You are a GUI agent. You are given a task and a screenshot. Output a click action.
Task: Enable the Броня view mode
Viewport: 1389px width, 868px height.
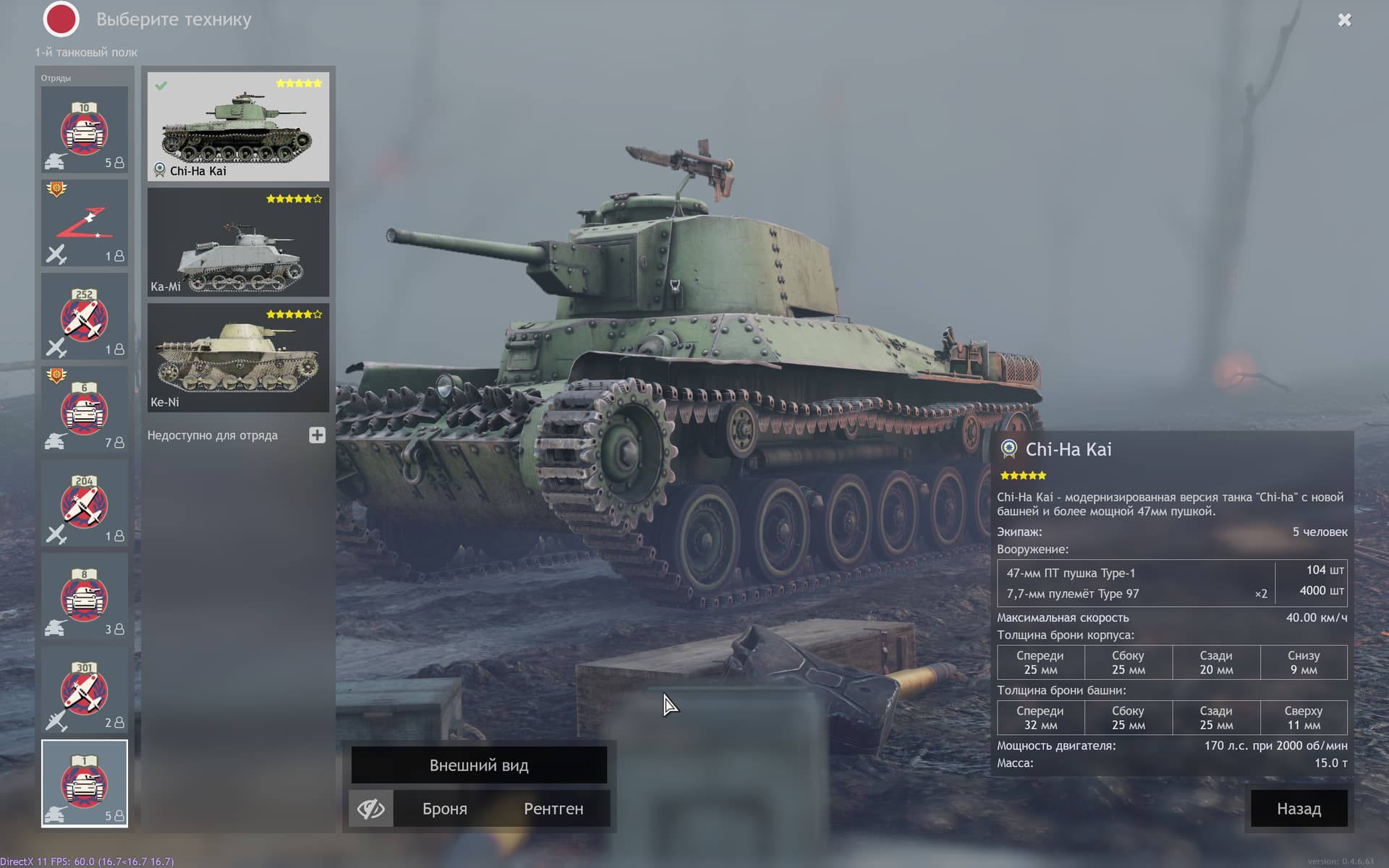tap(443, 809)
